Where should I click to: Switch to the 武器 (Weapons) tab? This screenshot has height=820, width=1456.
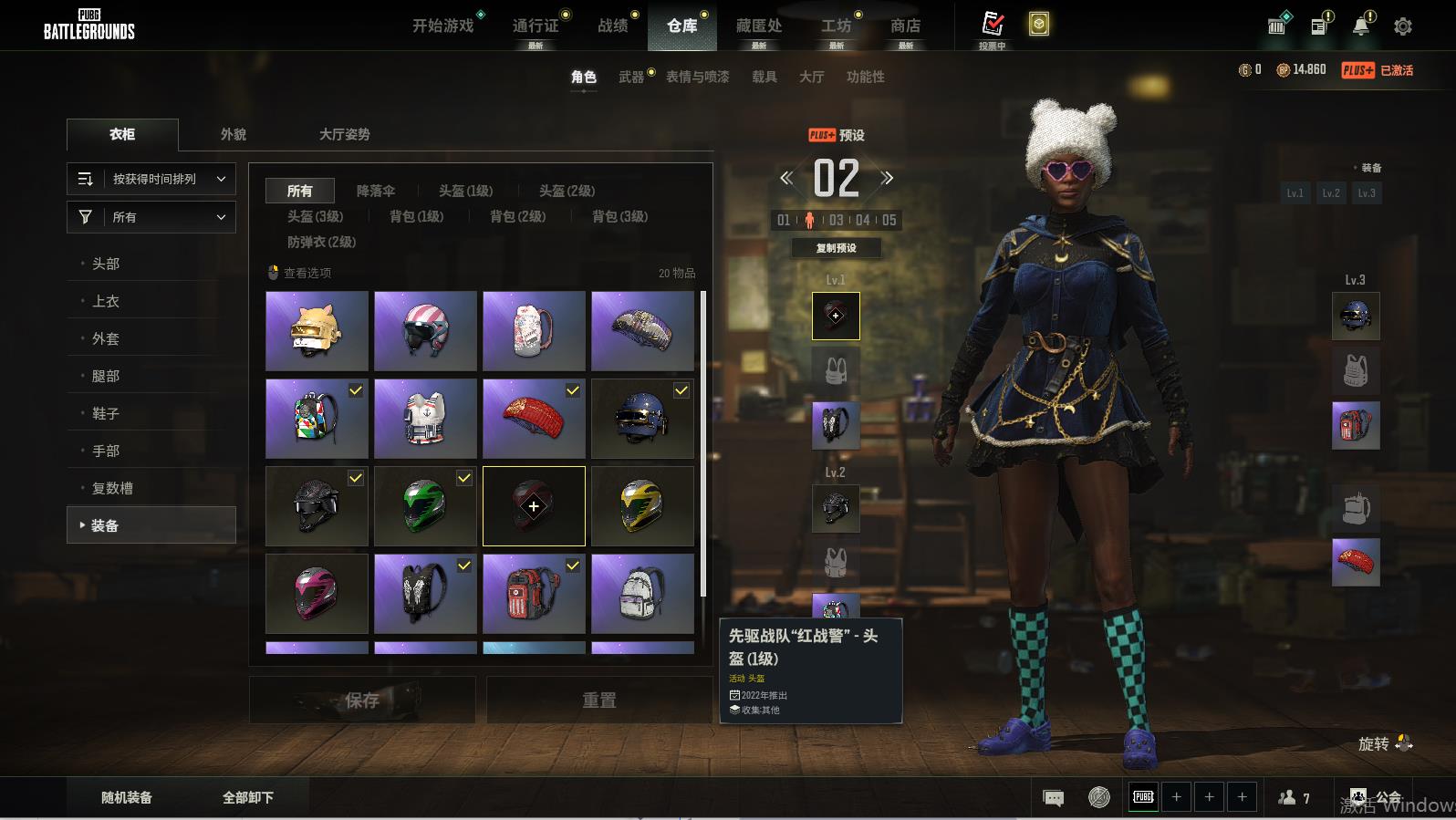631,78
